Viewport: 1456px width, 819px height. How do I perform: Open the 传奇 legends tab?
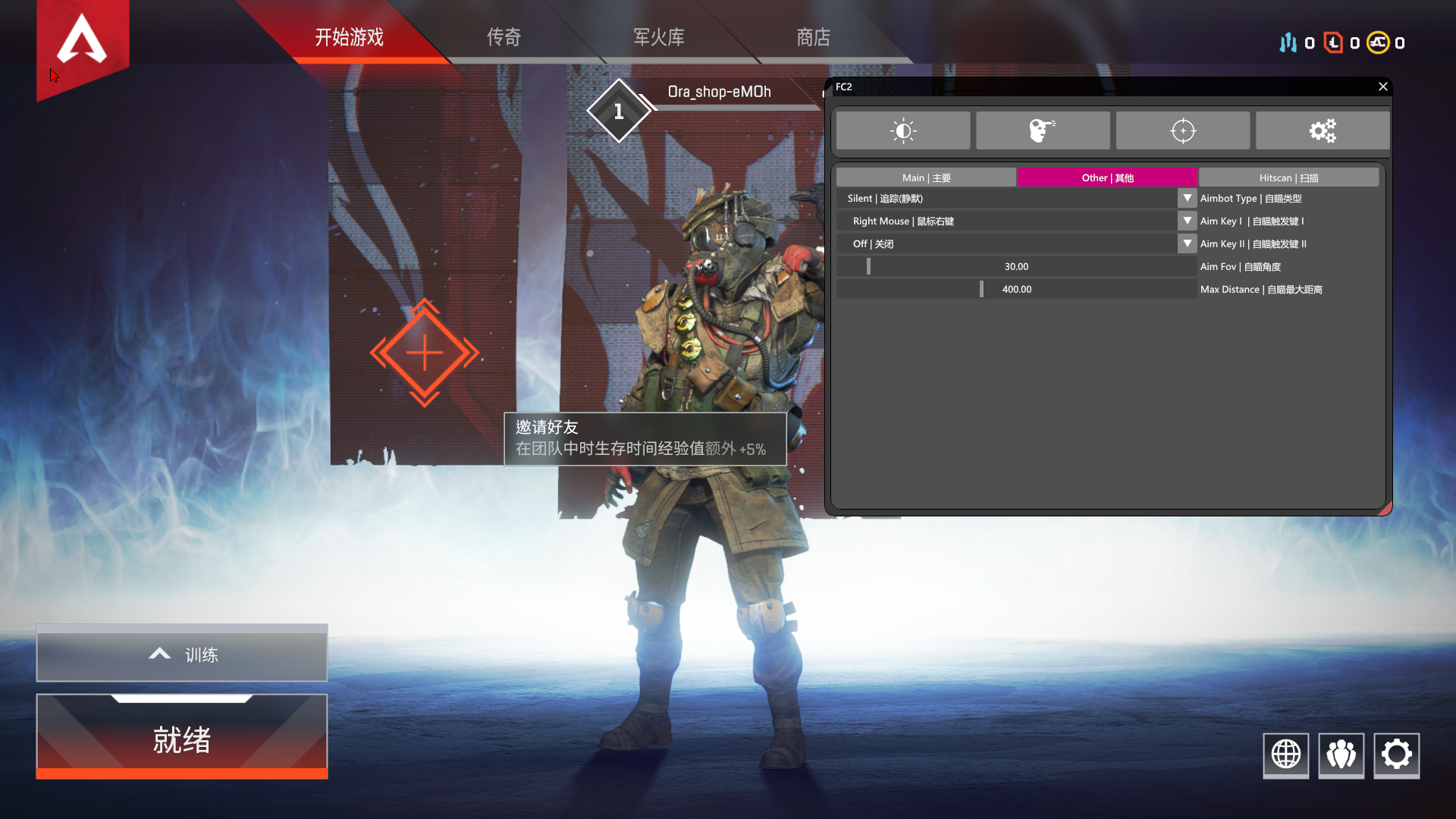click(x=504, y=37)
